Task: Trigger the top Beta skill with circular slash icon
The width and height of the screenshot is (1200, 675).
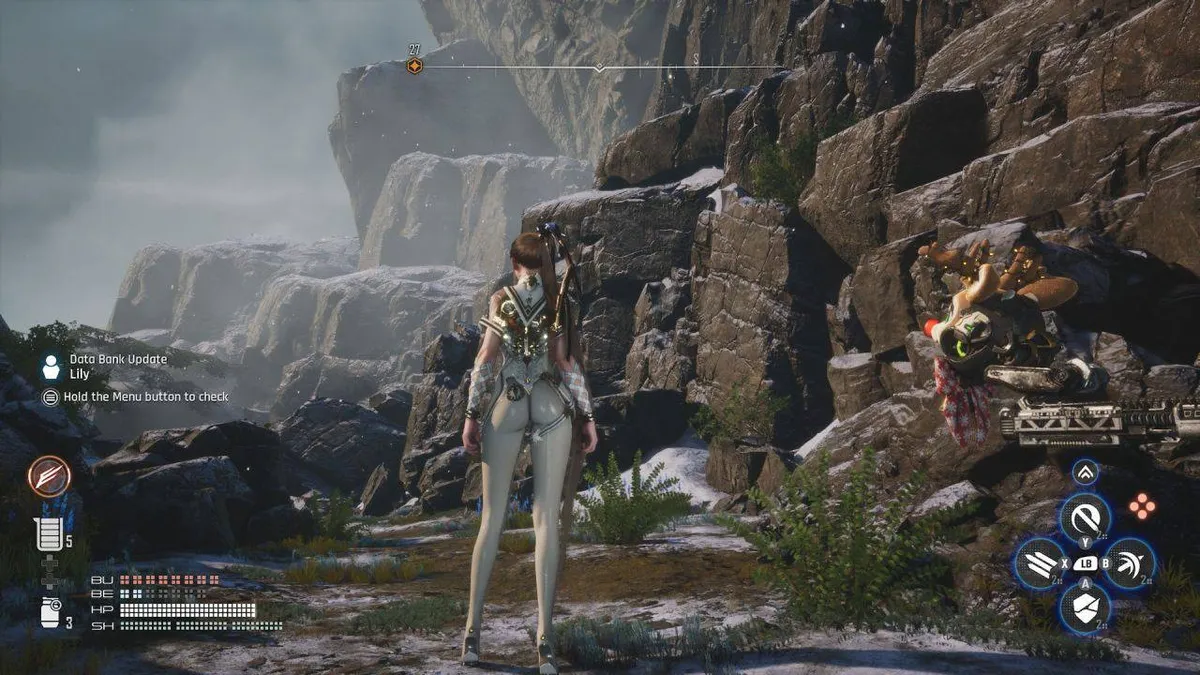Action: click(1085, 517)
